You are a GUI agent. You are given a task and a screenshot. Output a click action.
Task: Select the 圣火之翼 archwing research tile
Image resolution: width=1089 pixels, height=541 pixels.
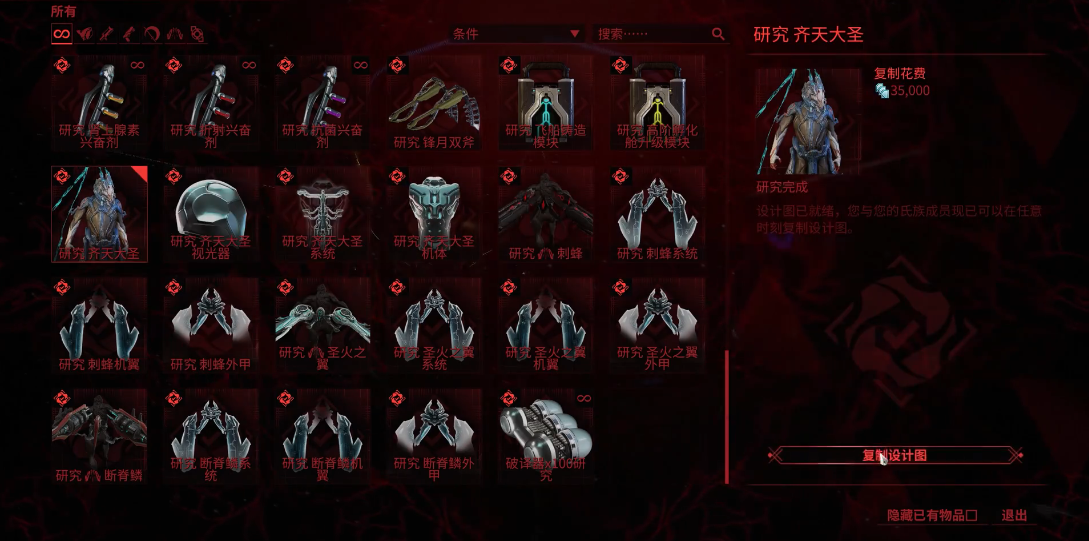(322, 325)
